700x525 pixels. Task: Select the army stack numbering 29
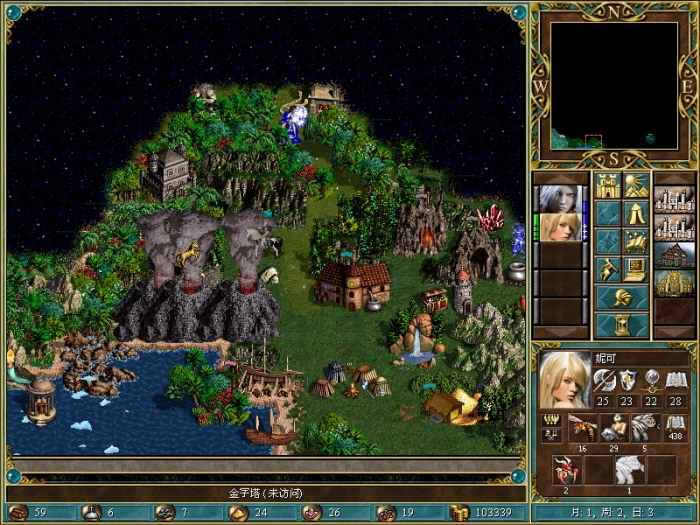click(x=615, y=431)
